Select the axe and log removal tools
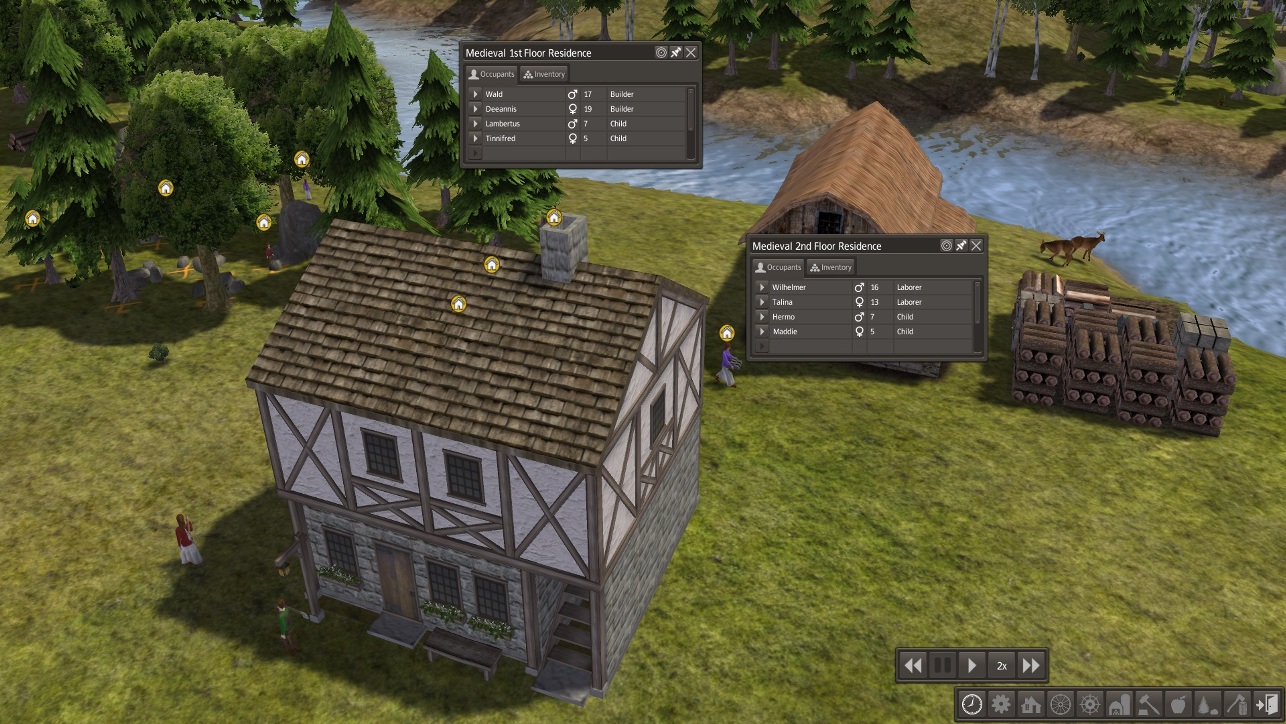This screenshot has width=1286, height=724. point(1237,704)
